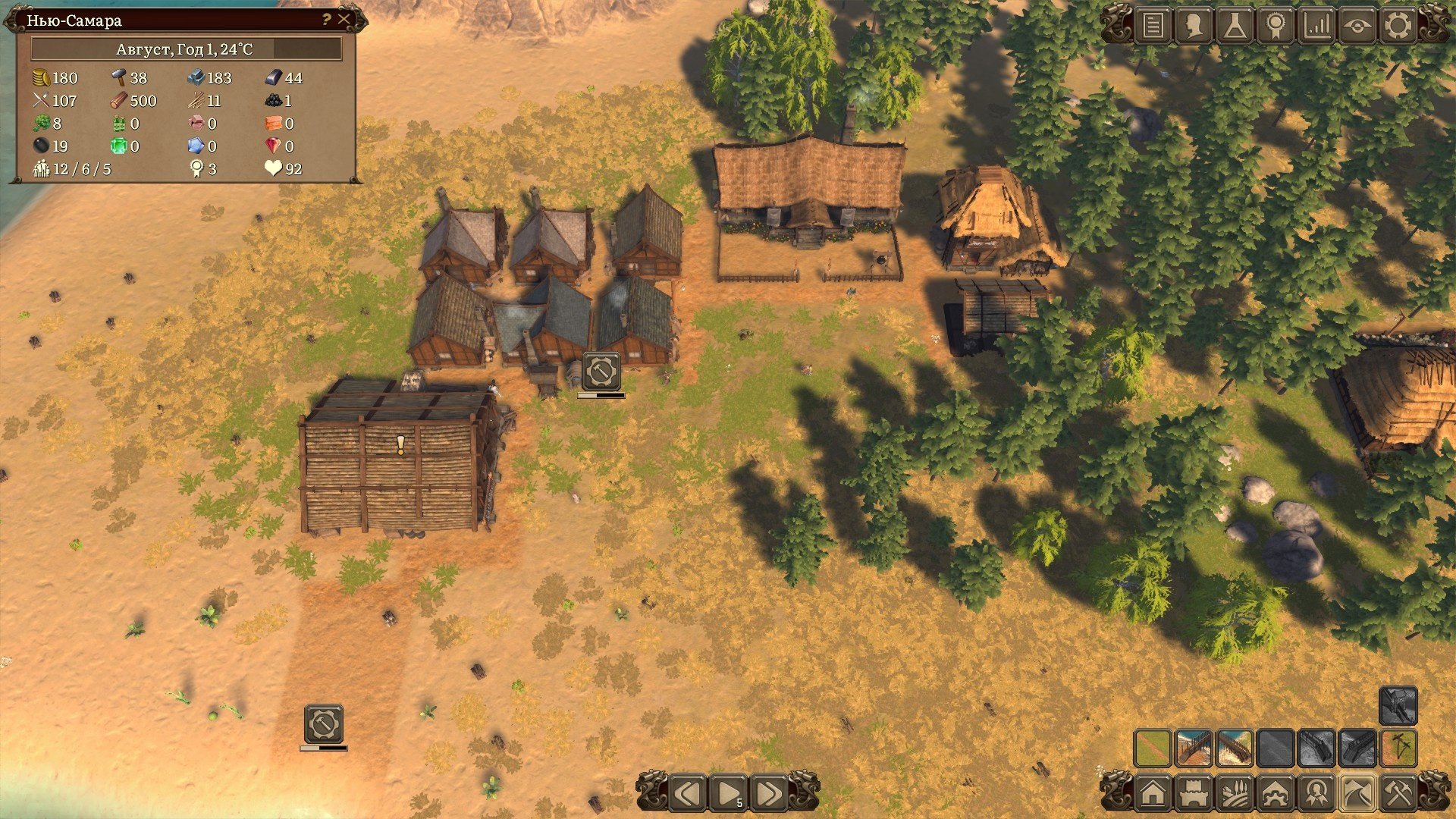The image size is (1456, 819).
Task: Toggle the eye view overlay button
Action: click(1357, 26)
